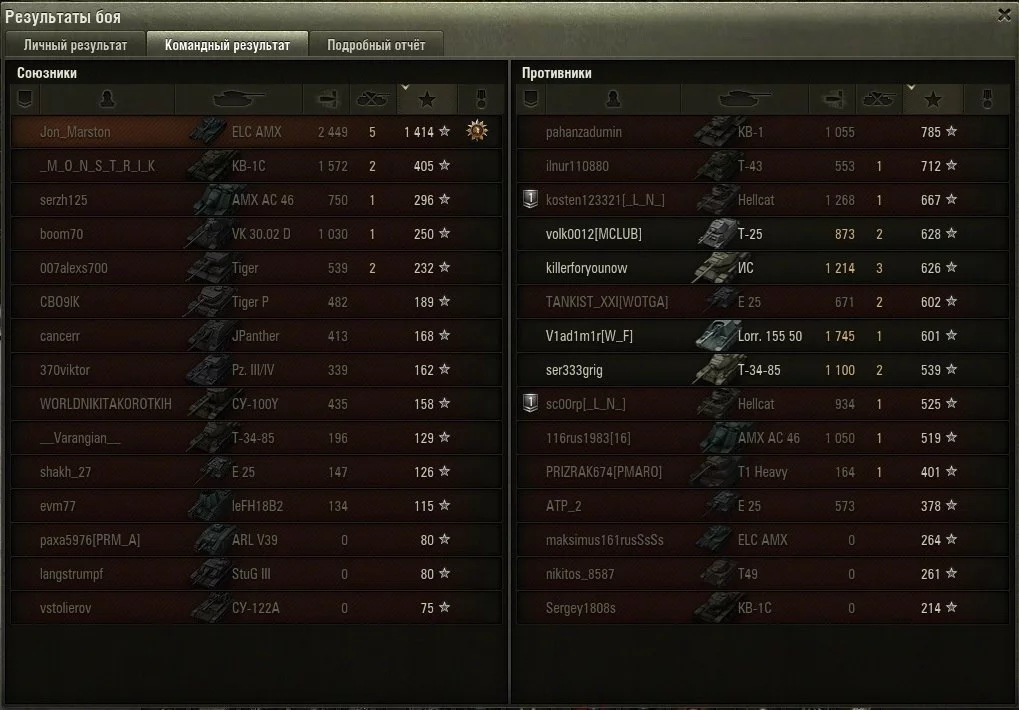
Task: Click Jon_Marston's medal achievement icon
Action: [477, 131]
